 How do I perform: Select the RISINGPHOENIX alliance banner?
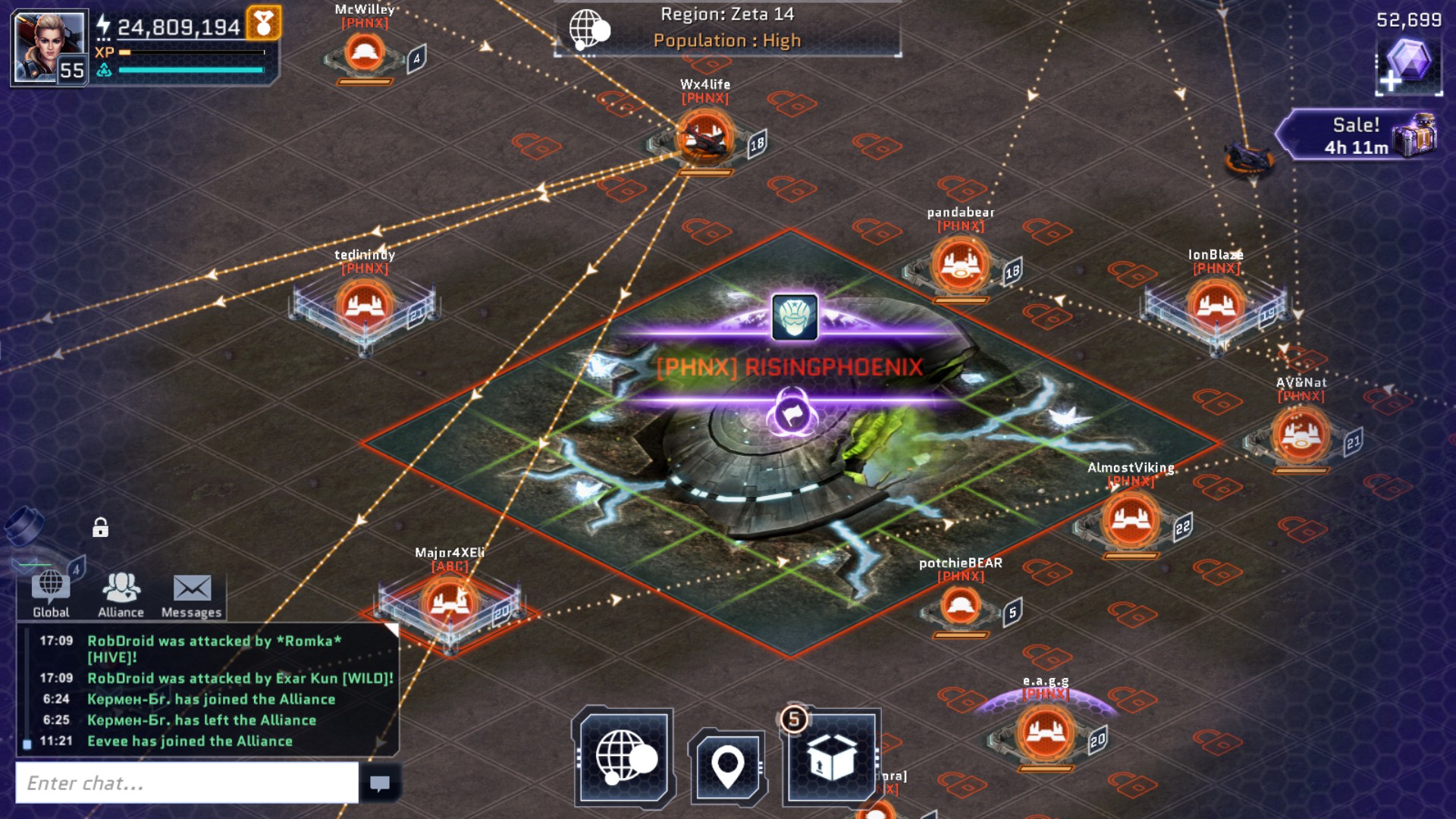(x=789, y=367)
